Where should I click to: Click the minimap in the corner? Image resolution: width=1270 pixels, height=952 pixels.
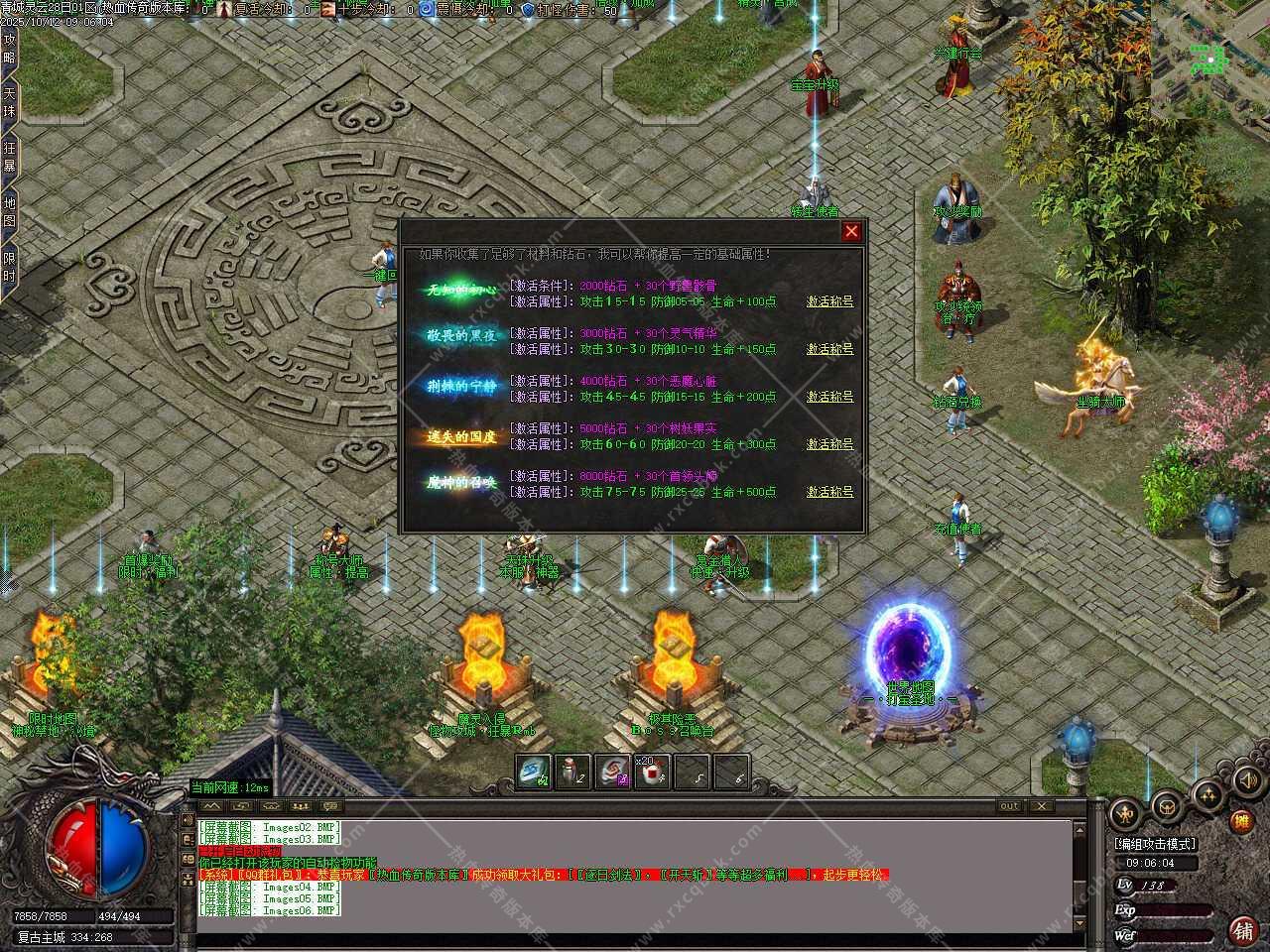tap(1209, 58)
